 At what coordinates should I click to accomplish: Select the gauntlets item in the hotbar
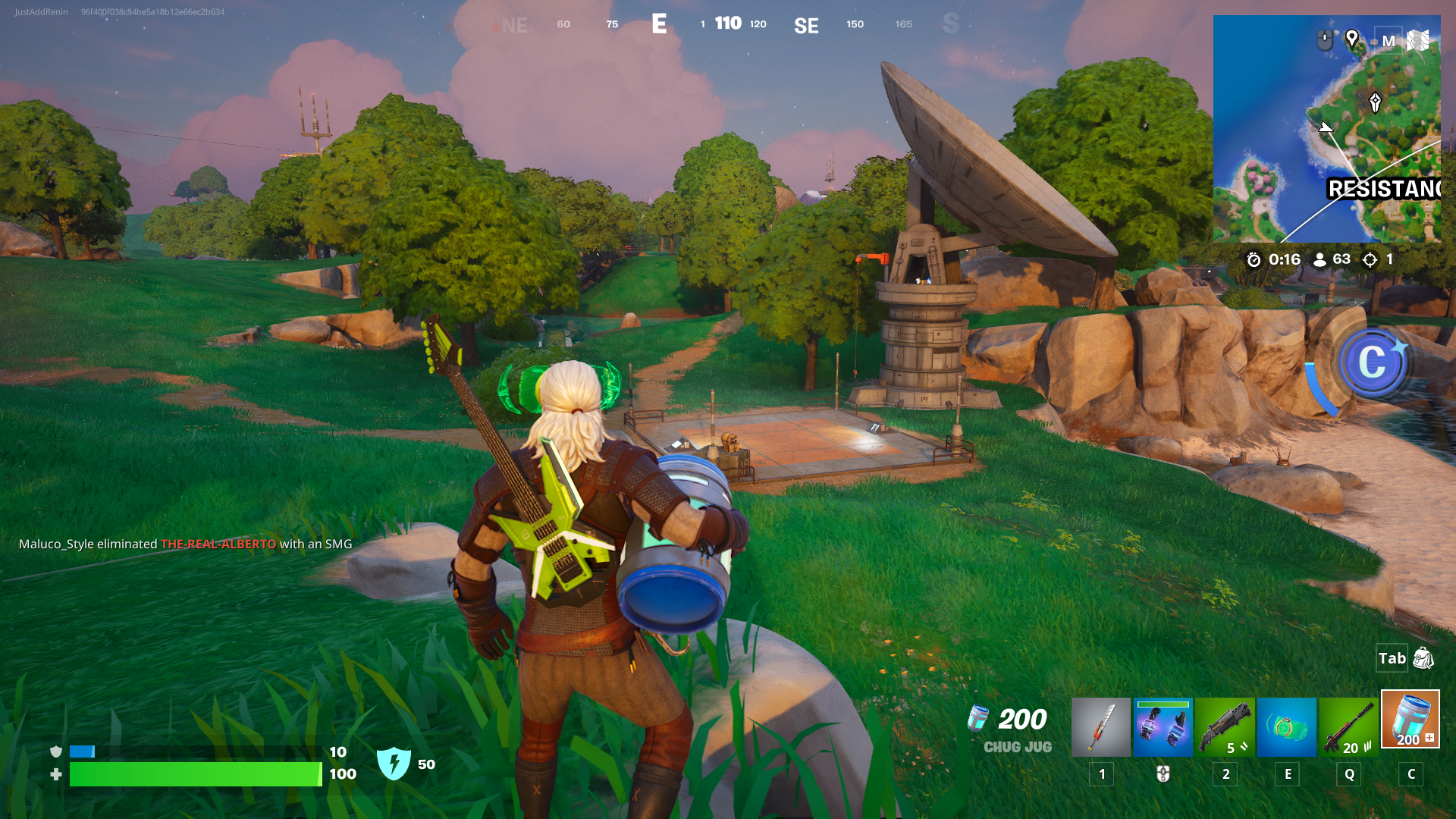pos(1163,726)
